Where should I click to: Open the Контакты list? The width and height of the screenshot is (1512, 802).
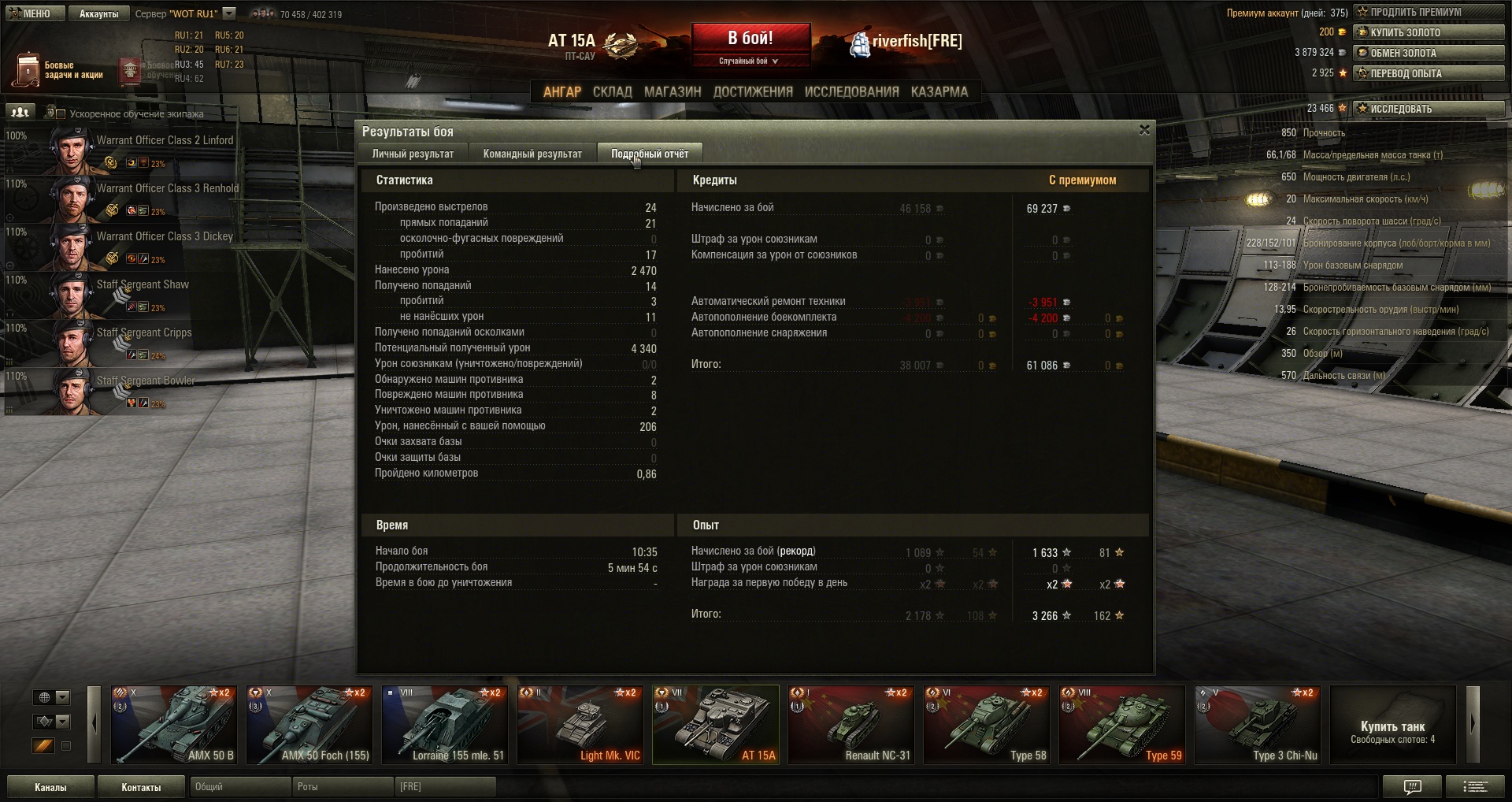pos(141,787)
